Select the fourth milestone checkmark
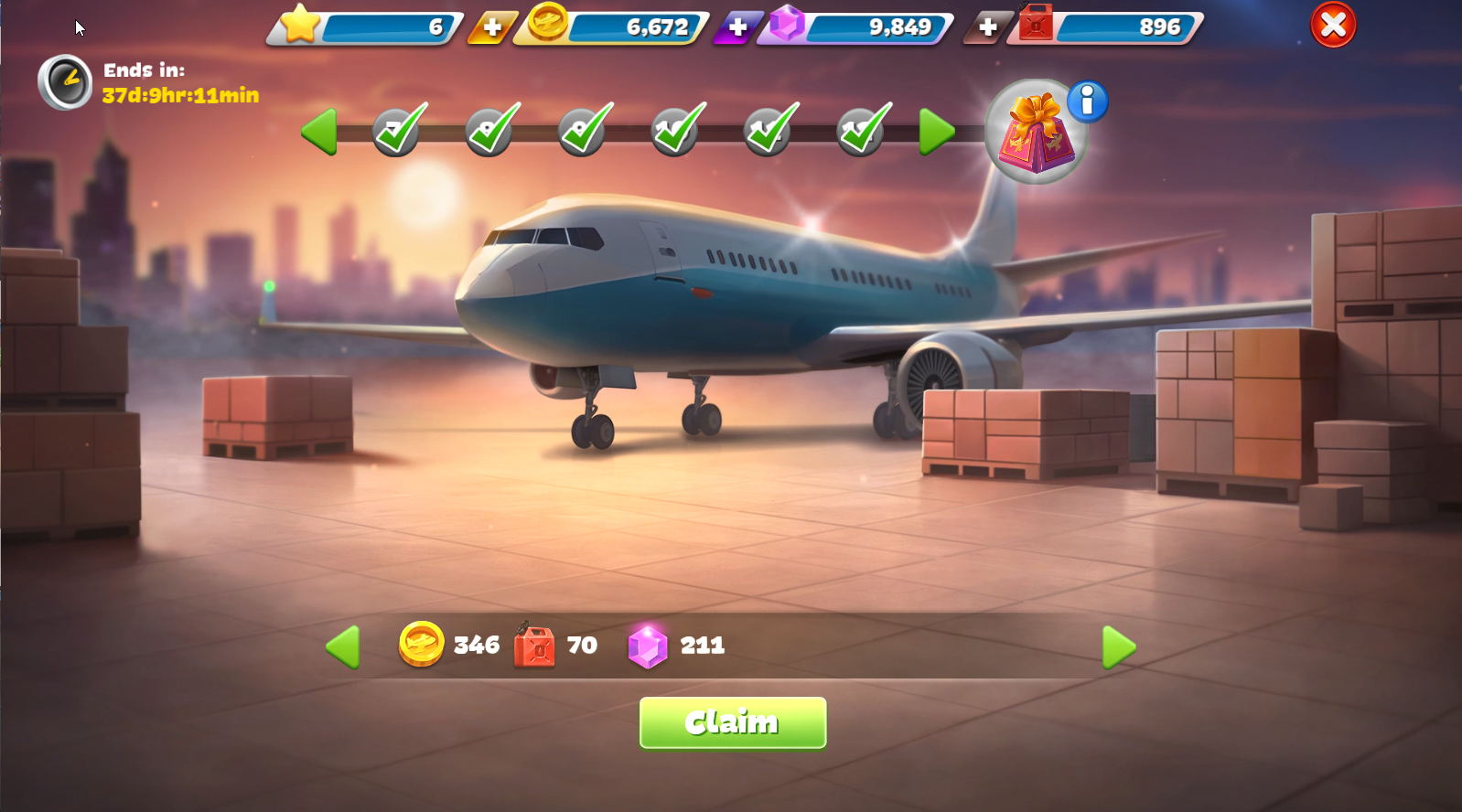 pyautogui.click(x=674, y=131)
